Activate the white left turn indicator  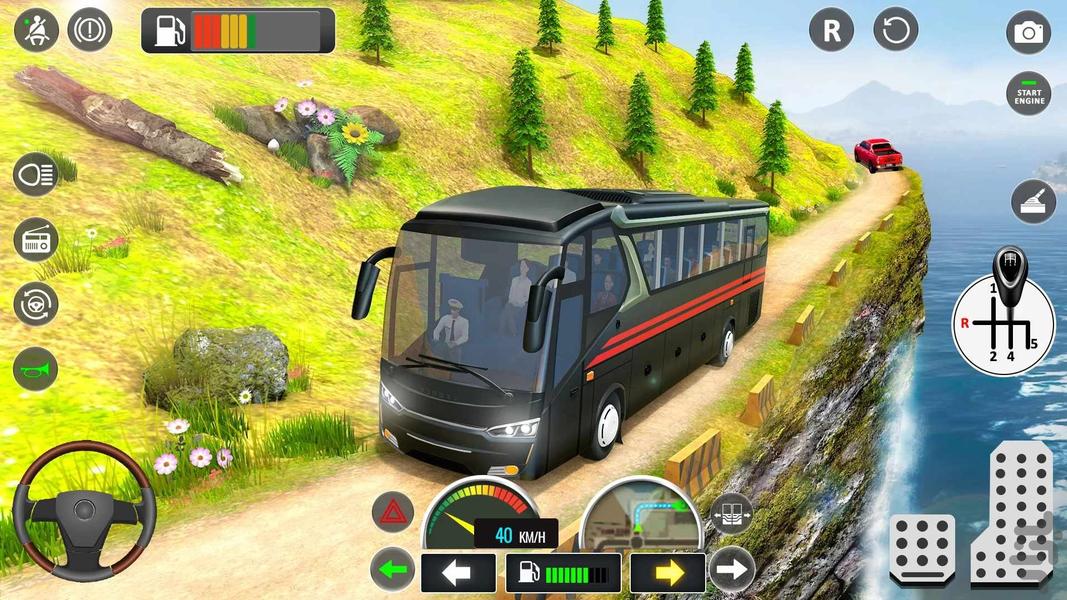tap(458, 573)
